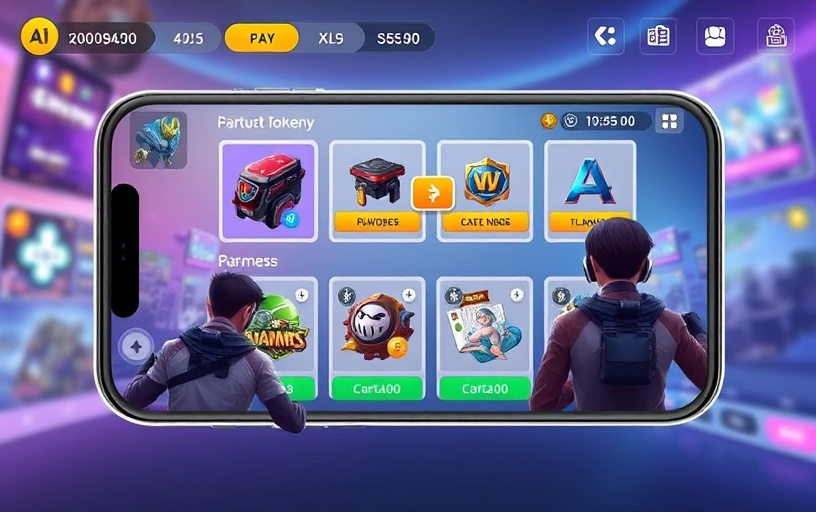The image size is (816, 512).
Task: Open the four-square grid menu icon
Action: tap(668, 121)
